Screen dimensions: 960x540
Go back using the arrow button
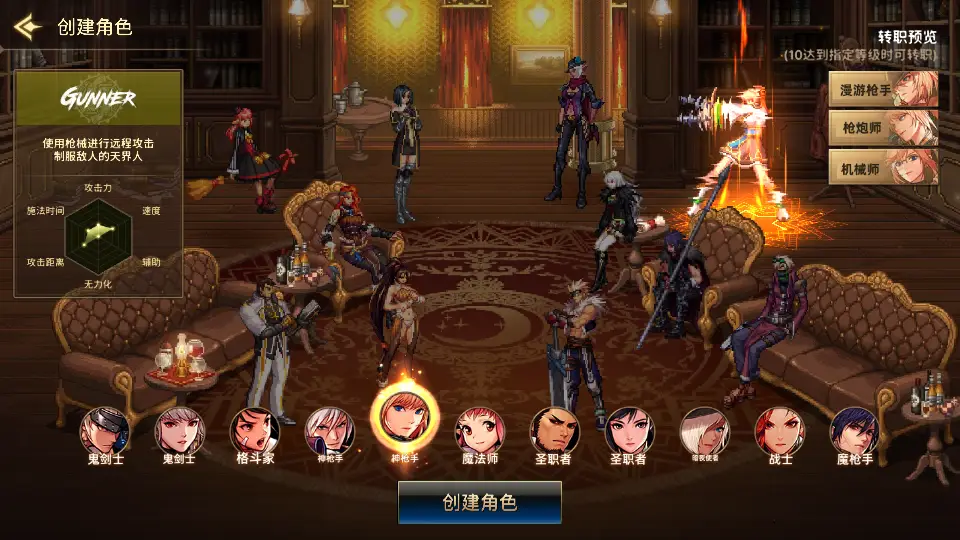(x=27, y=26)
